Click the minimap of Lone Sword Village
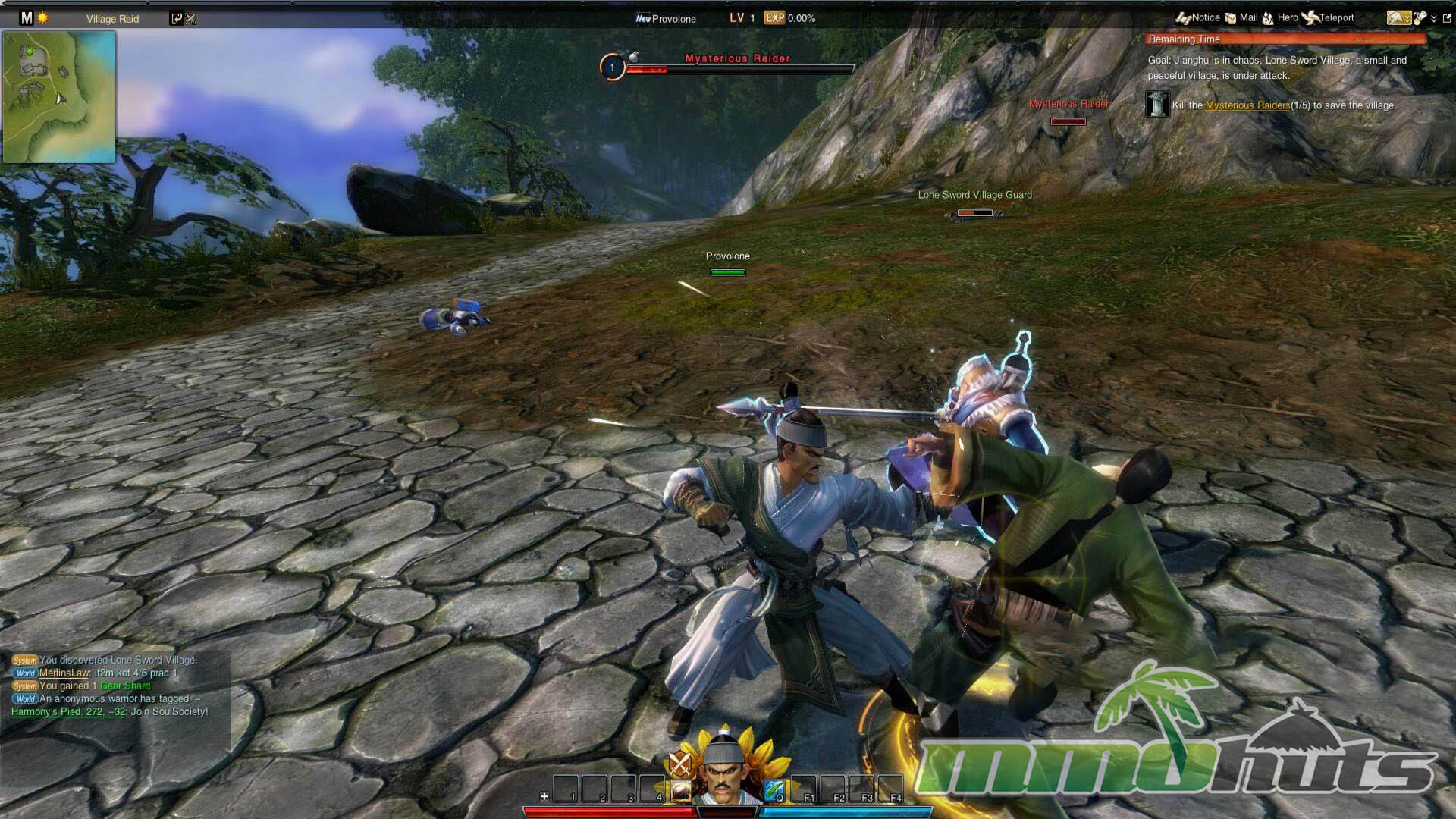Viewport: 1456px width, 819px height. (x=59, y=97)
